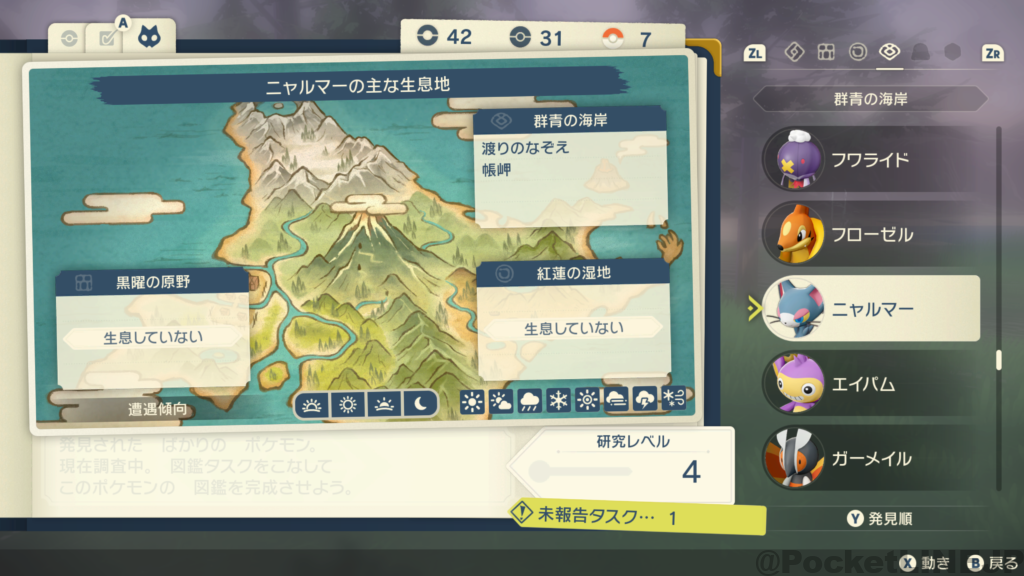Select the circular swirl area icon tab
Screen dimensions: 1024x576
coord(857,52)
